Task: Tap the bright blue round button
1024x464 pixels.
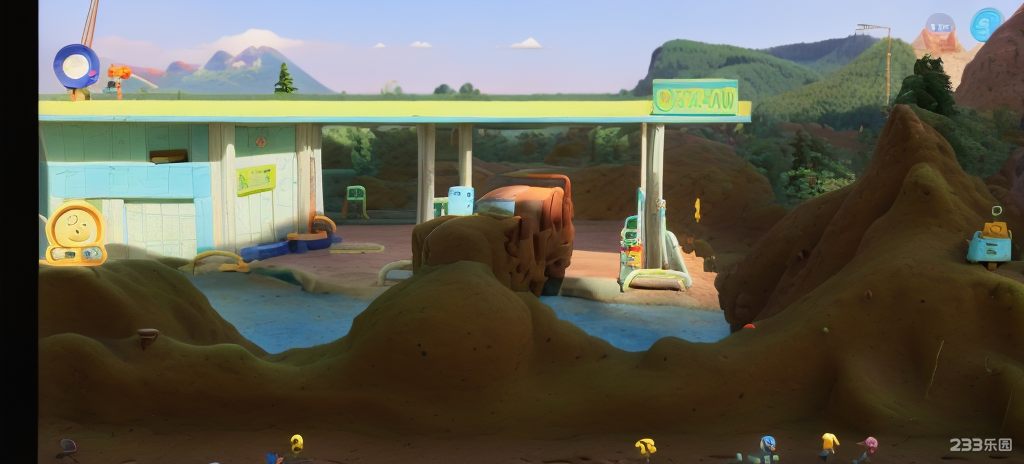Action: click(986, 25)
